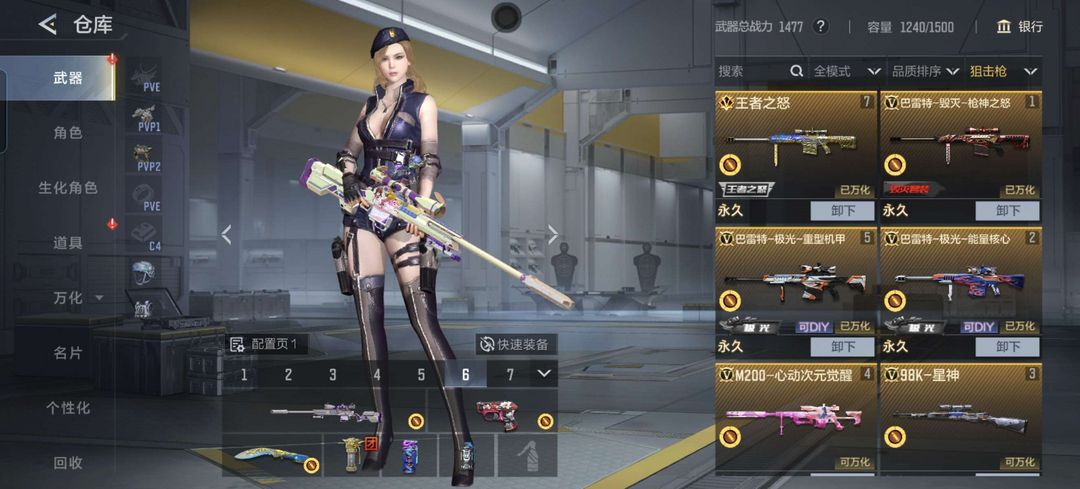The height and width of the screenshot is (489, 1080).
Task: Open the 回收 tab
Action: [68, 462]
